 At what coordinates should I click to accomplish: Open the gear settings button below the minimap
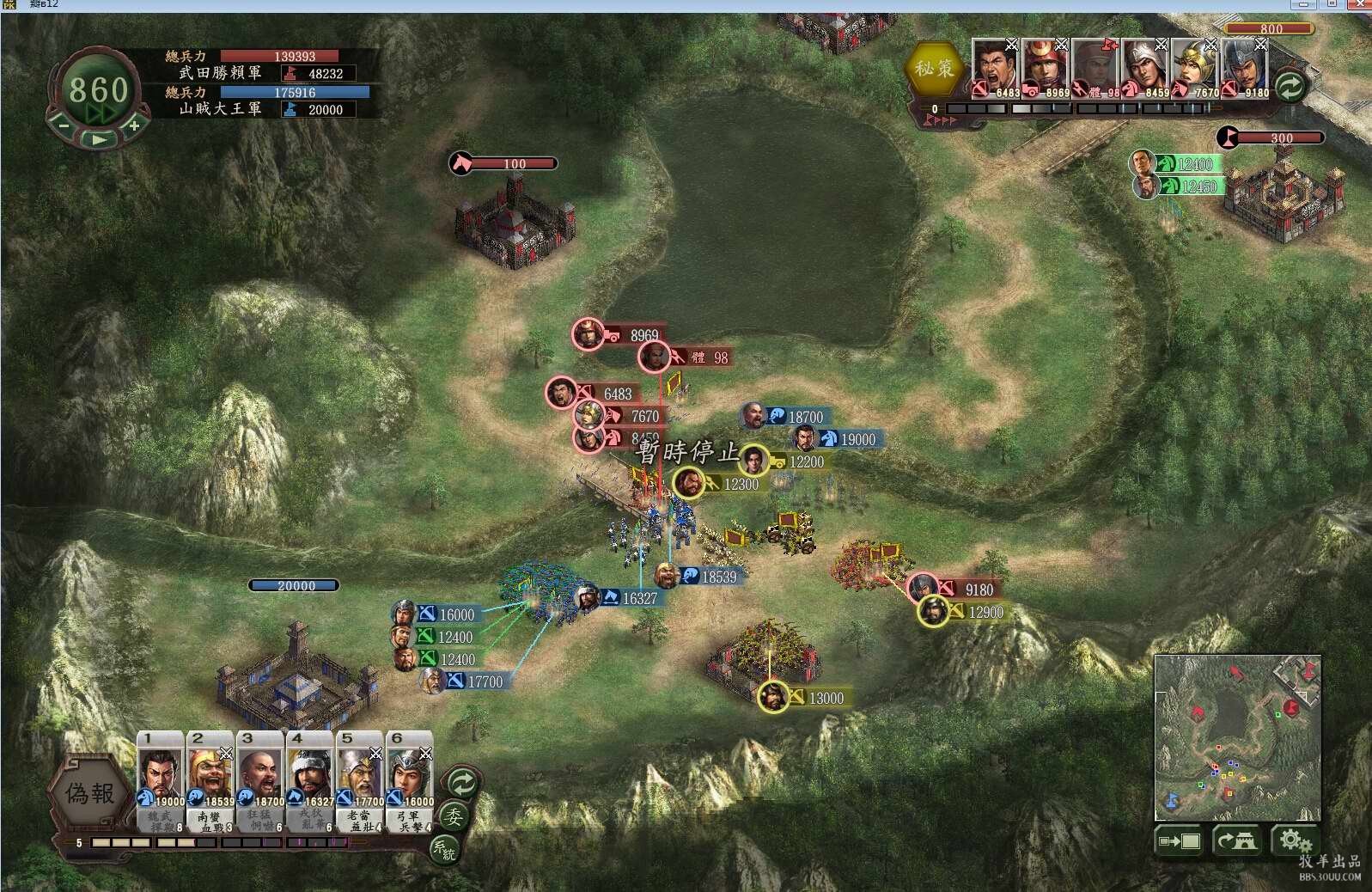pos(1291,840)
